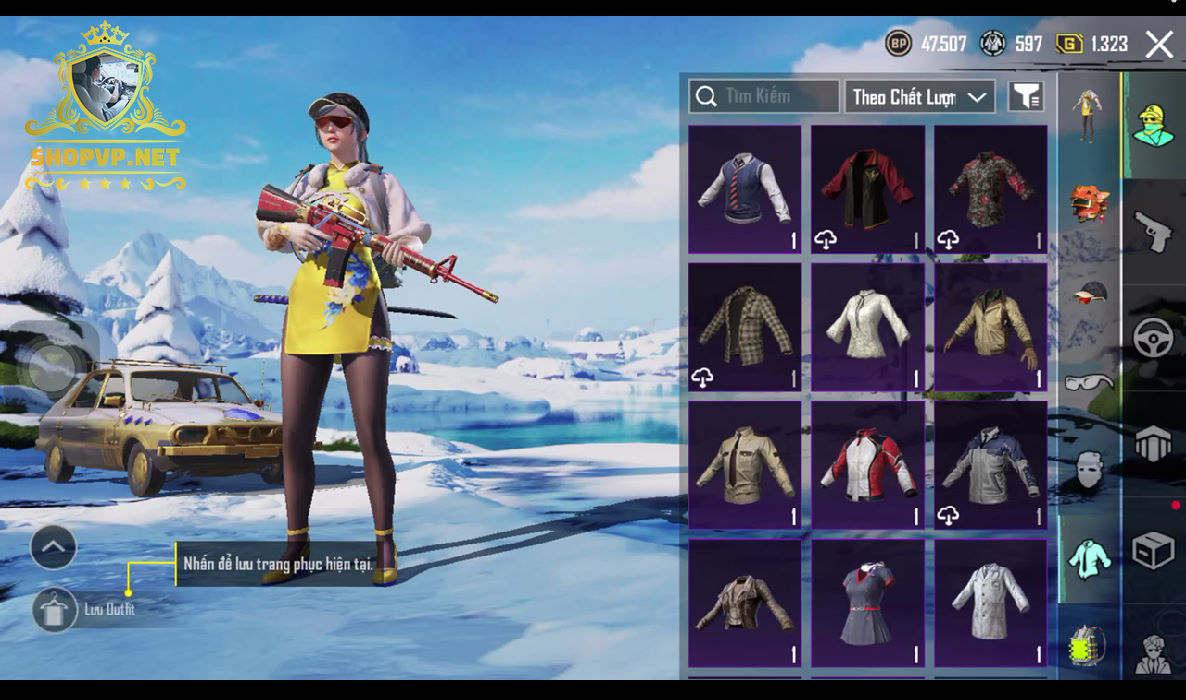Open the Theo Chất Lượng sort dropdown
The width and height of the screenshot is (1186, 700).
point(919,97)
